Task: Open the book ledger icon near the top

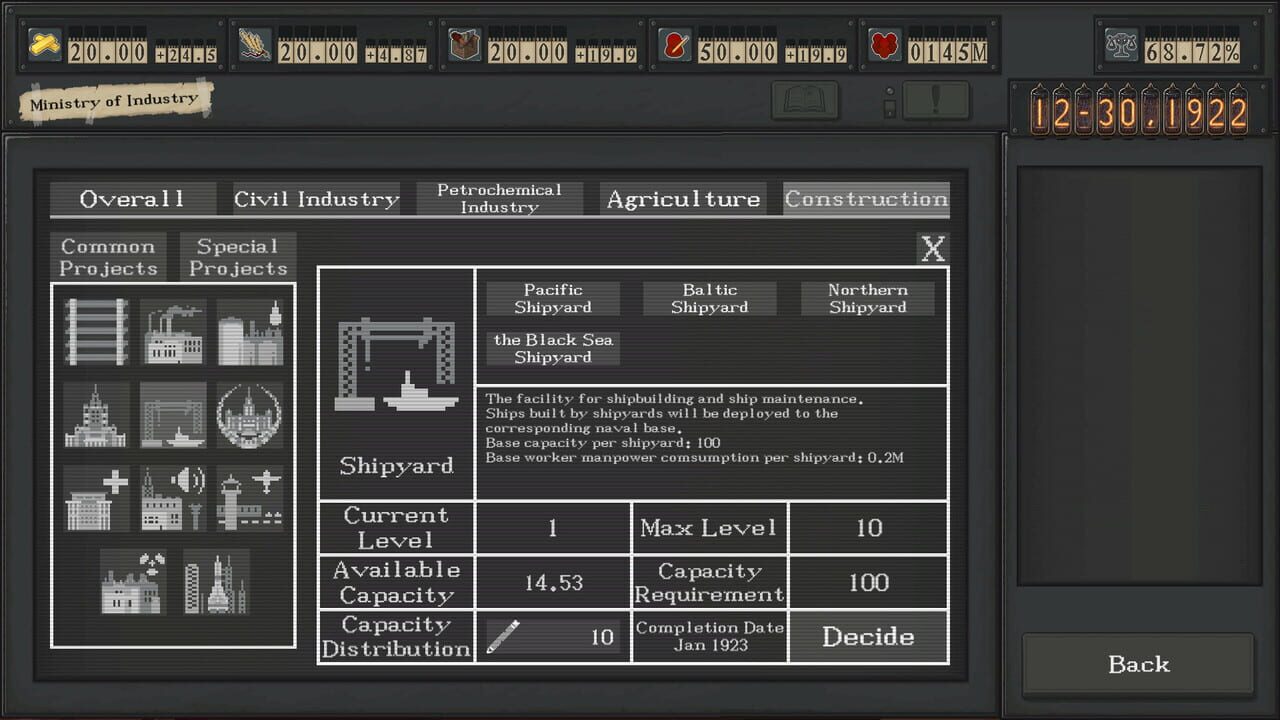Action: click(805, 100)
